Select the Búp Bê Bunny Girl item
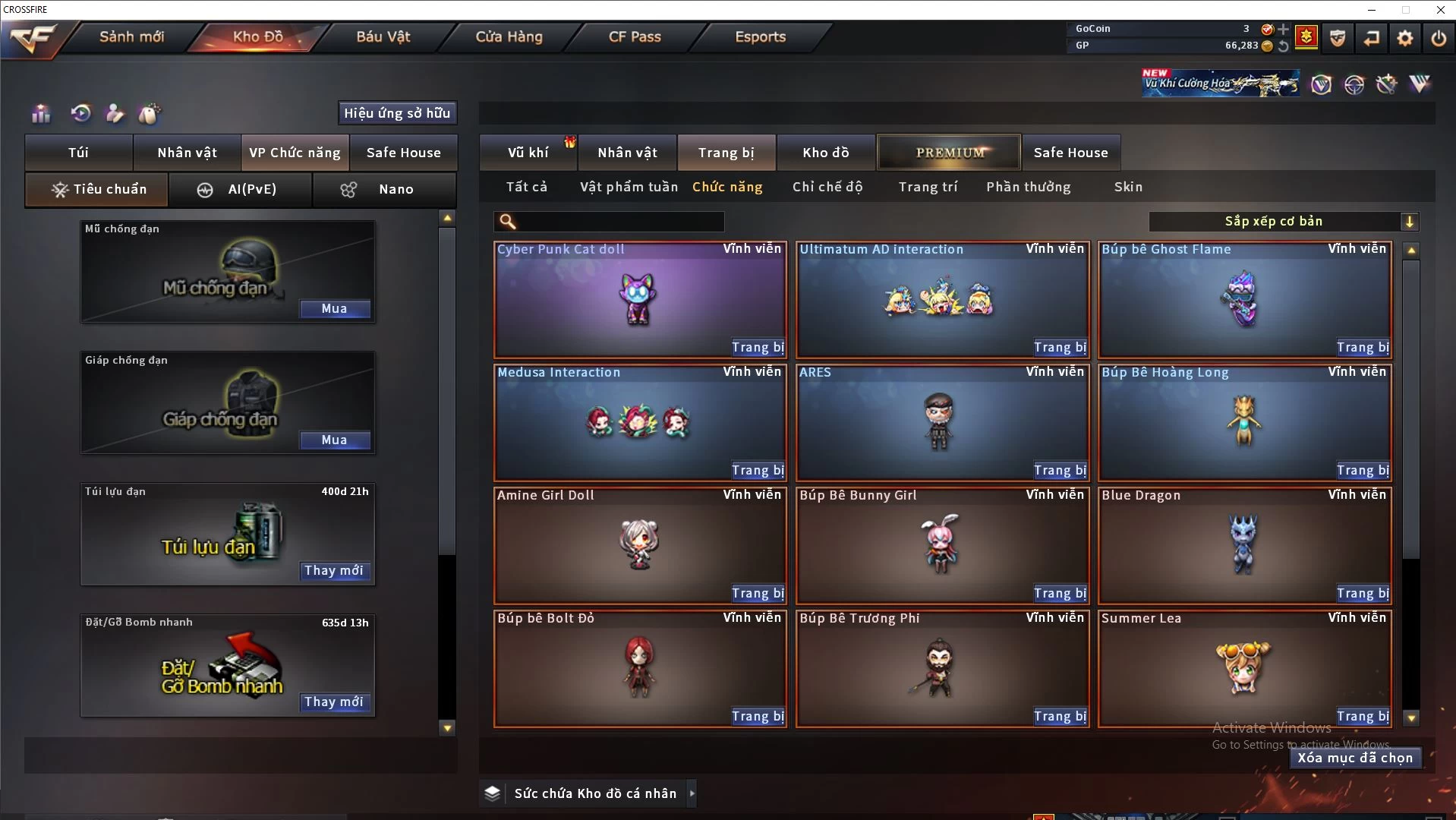Image resolution: width=1456 pixels, height=820 pixels. coord(941,544)
